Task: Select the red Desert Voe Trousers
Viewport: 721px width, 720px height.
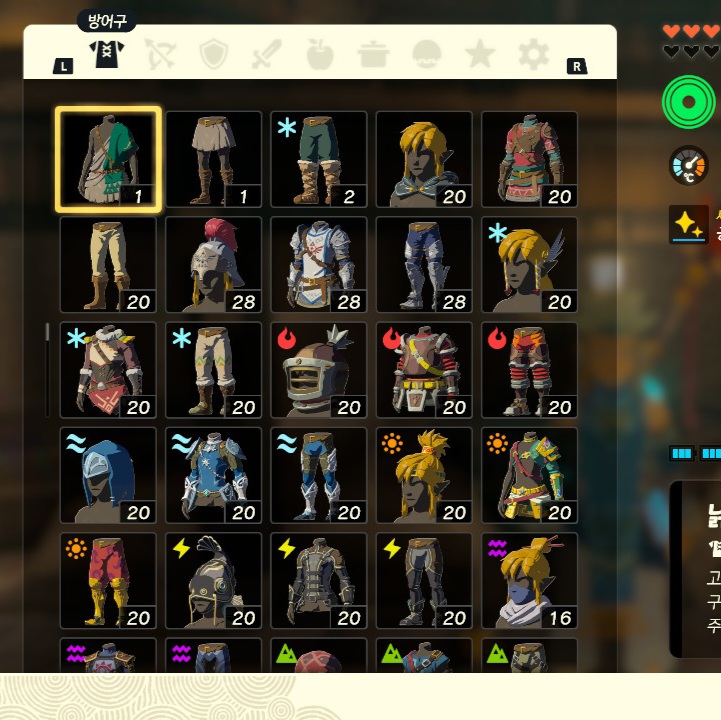Action: 108,580
